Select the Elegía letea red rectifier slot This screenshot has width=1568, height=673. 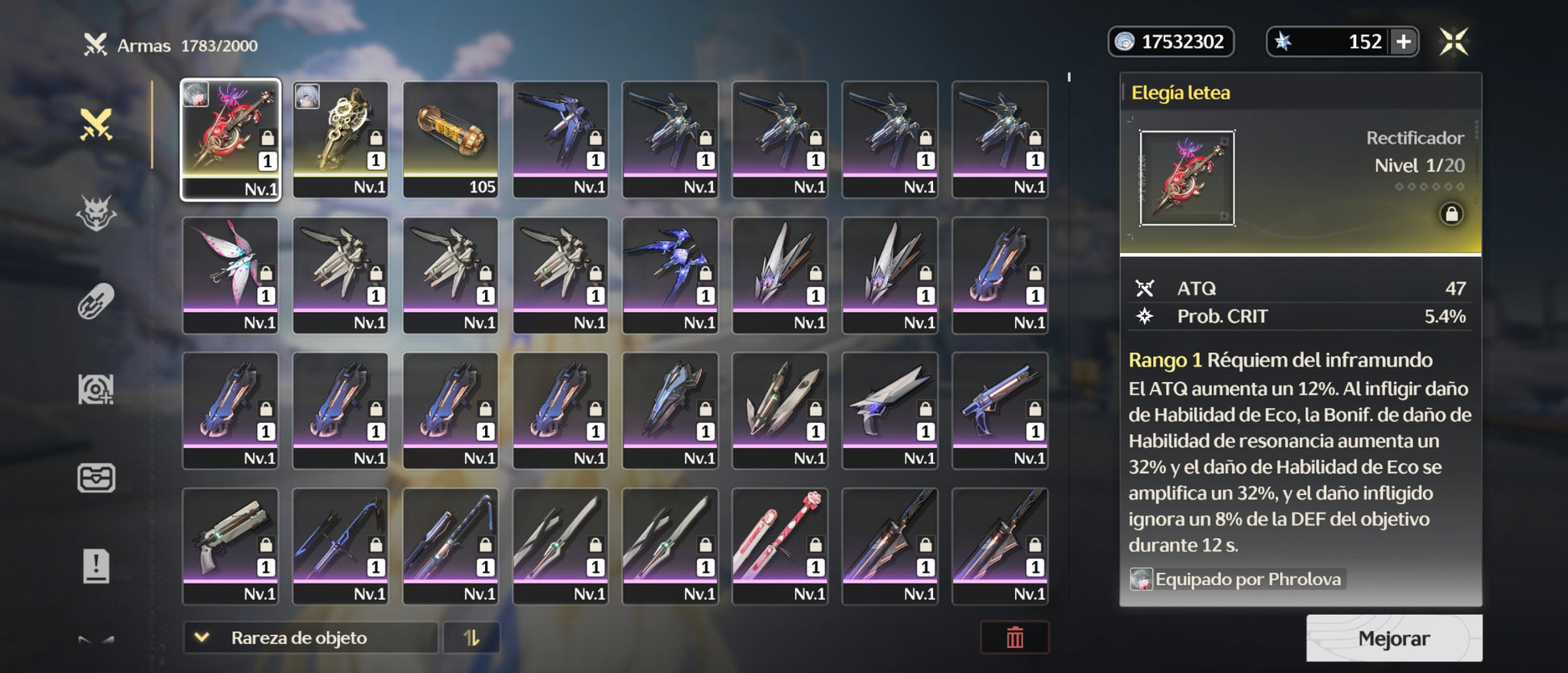pyautogui.click(x=230, y=139)
